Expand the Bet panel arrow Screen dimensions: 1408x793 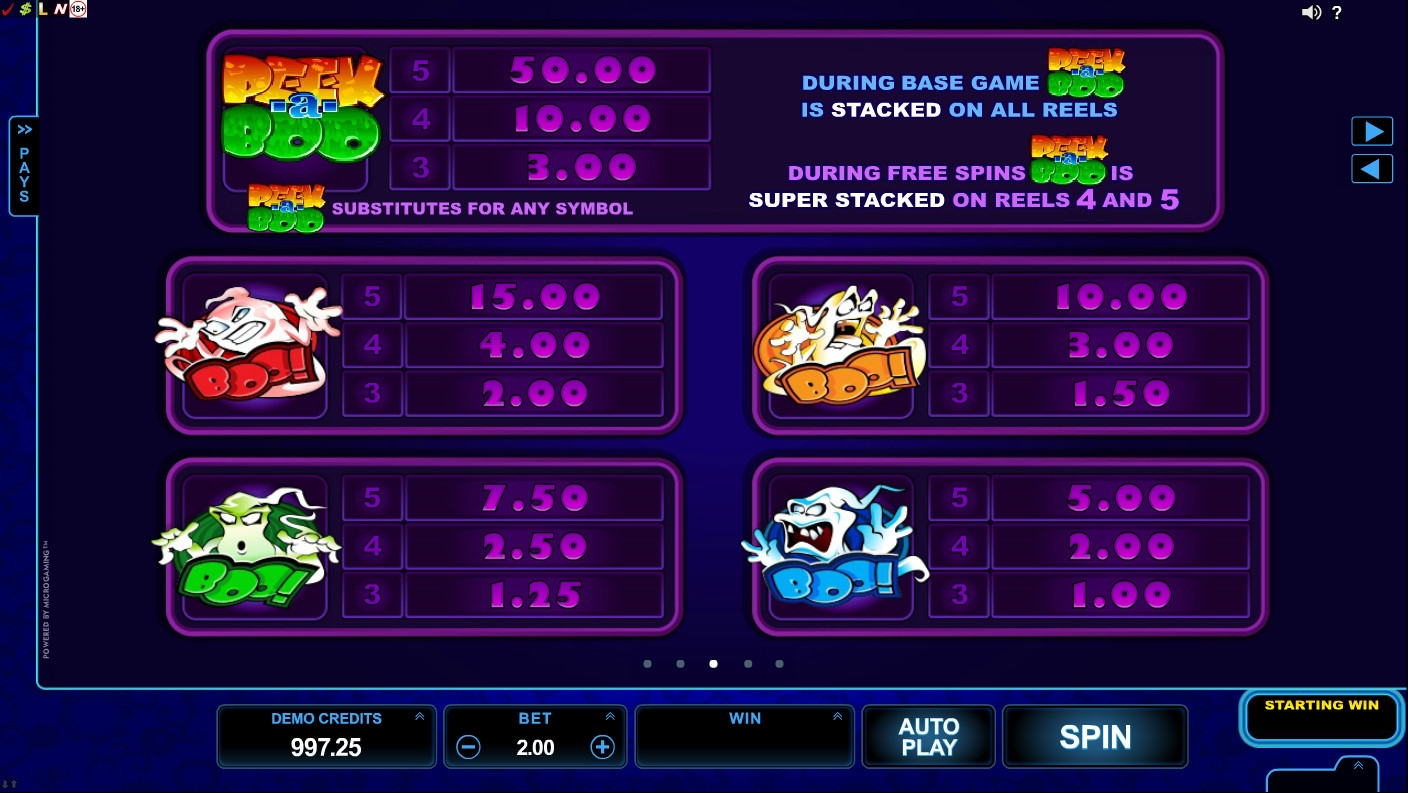pyautogui.click(x=610, y=717)
